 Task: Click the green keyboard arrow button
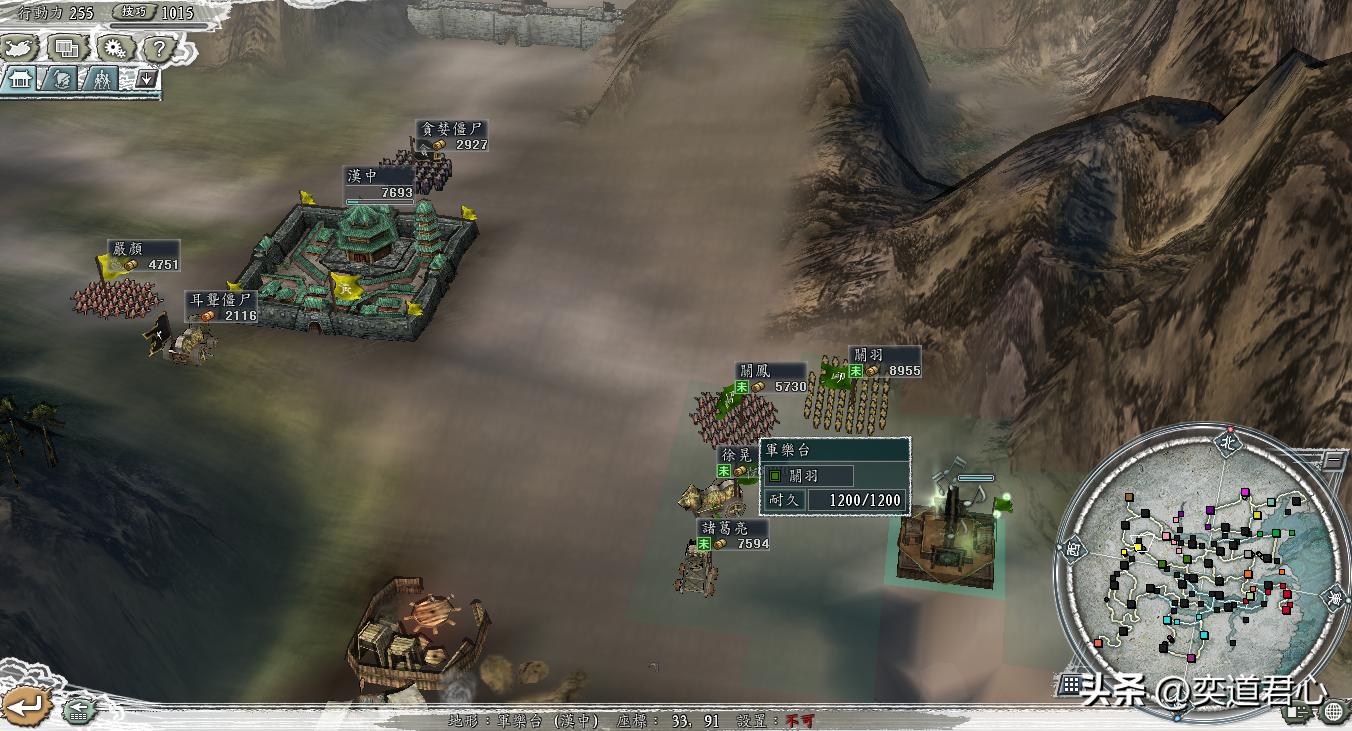(78, 711)
